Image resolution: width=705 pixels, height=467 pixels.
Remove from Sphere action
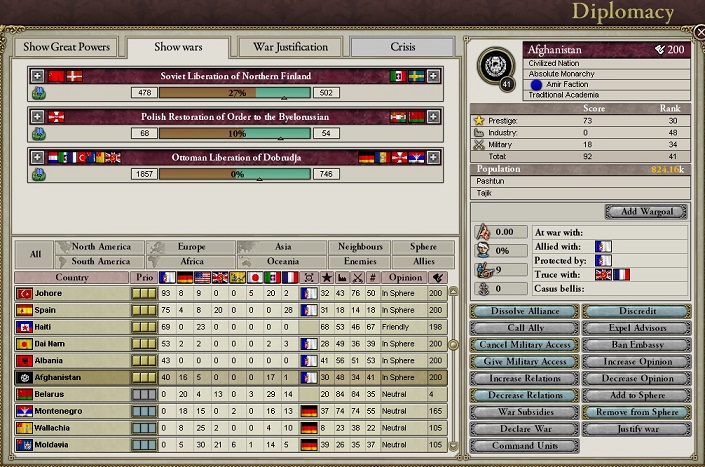coord(637,412)
